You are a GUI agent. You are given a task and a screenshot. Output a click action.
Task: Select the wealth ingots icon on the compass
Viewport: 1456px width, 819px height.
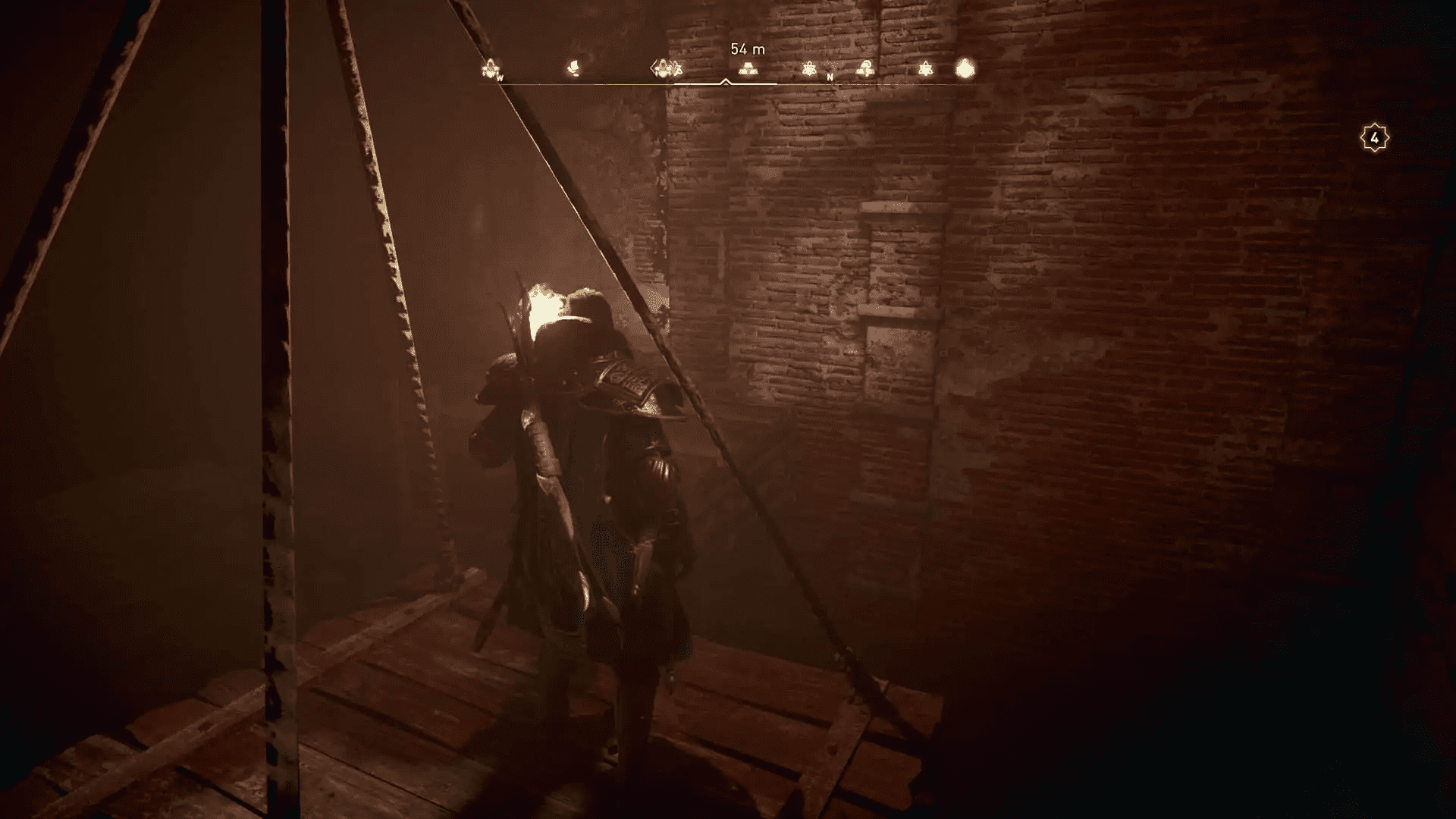748,69
